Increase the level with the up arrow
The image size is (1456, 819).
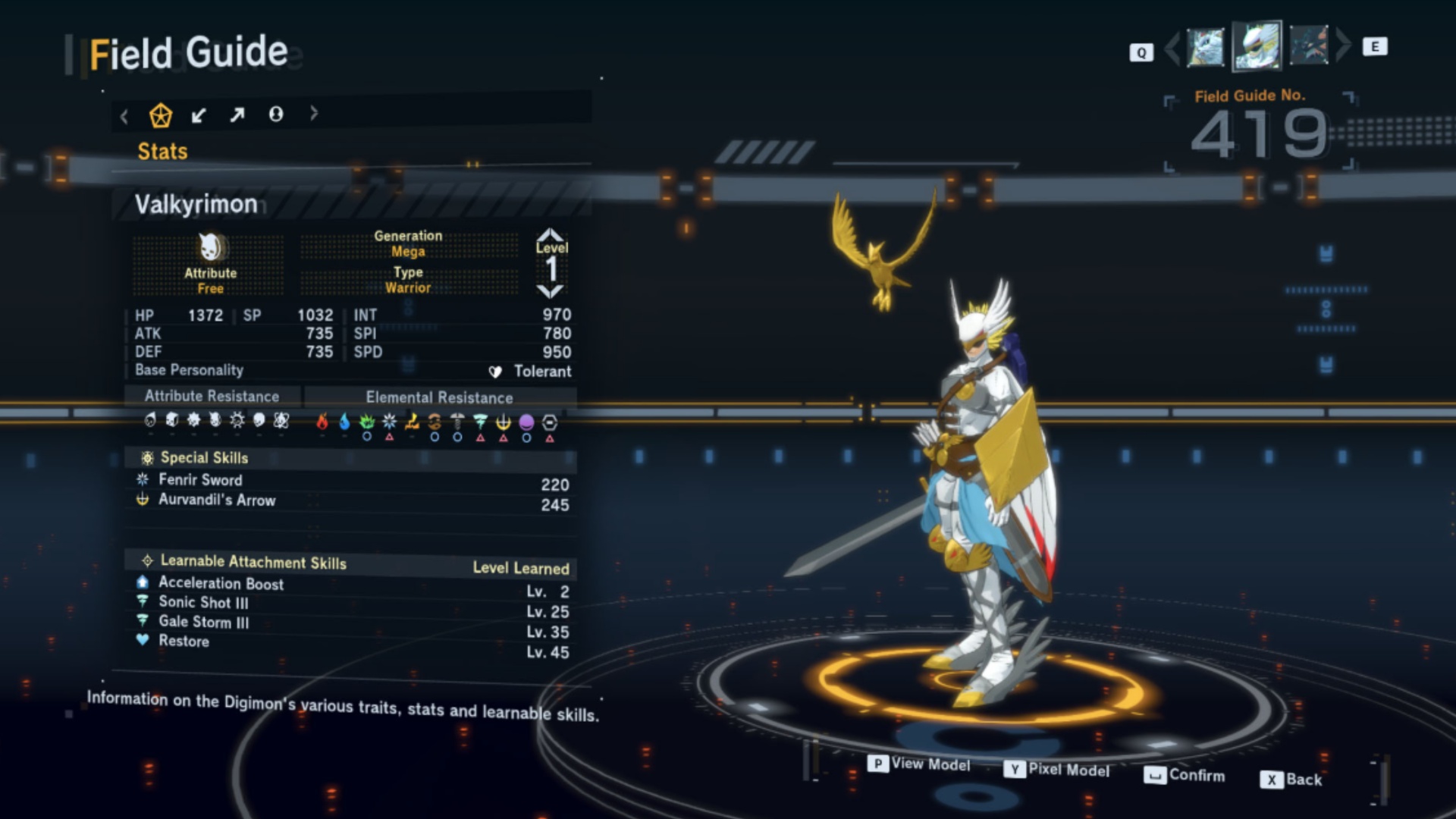[551, 234]
